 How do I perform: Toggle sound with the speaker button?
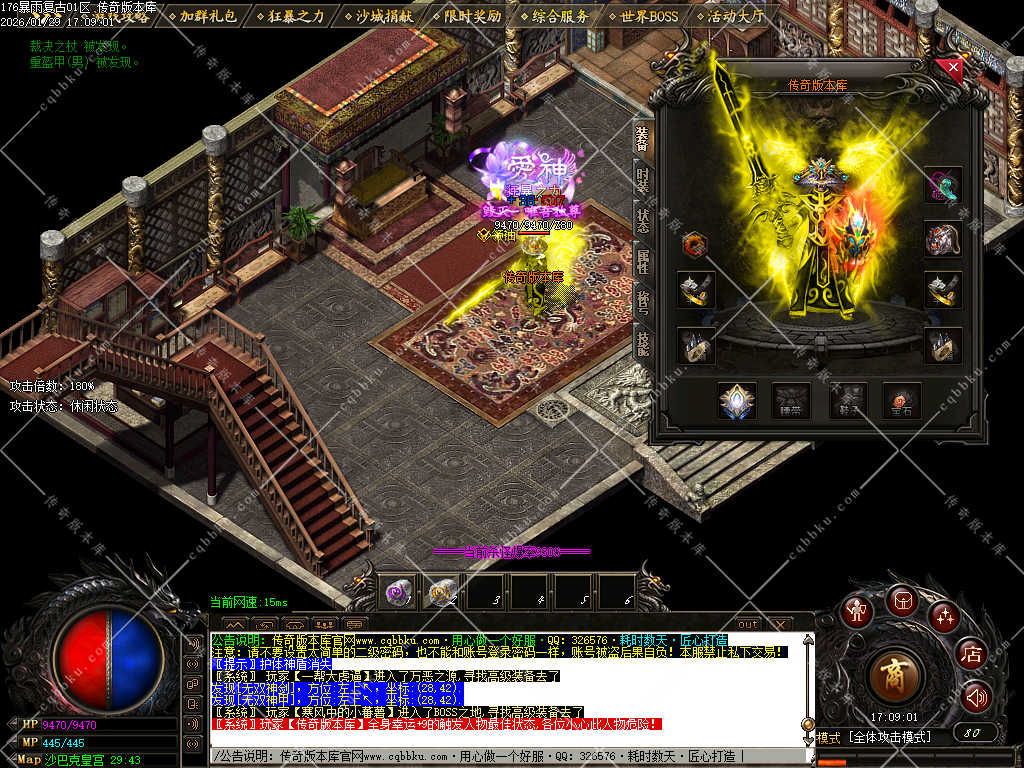(975, 697)
